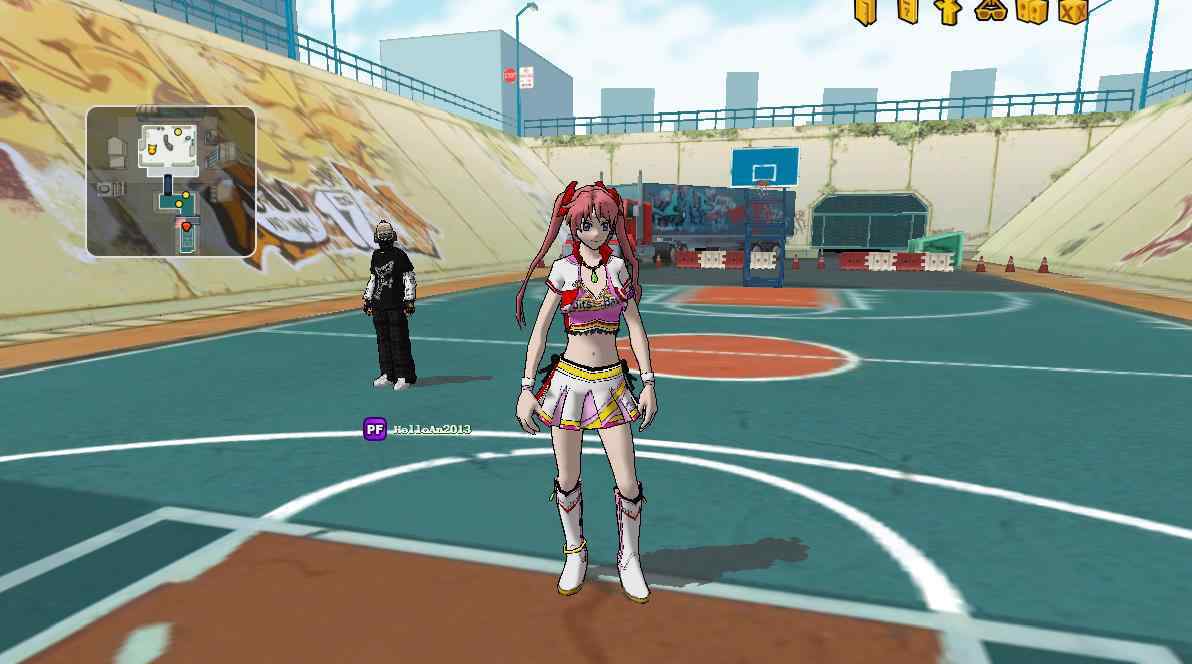Image resolution: width=1192 pixels, height=664 pixels.
Task: Click the purple PF badge by HelloAn2013
Action: pos(375,429)
